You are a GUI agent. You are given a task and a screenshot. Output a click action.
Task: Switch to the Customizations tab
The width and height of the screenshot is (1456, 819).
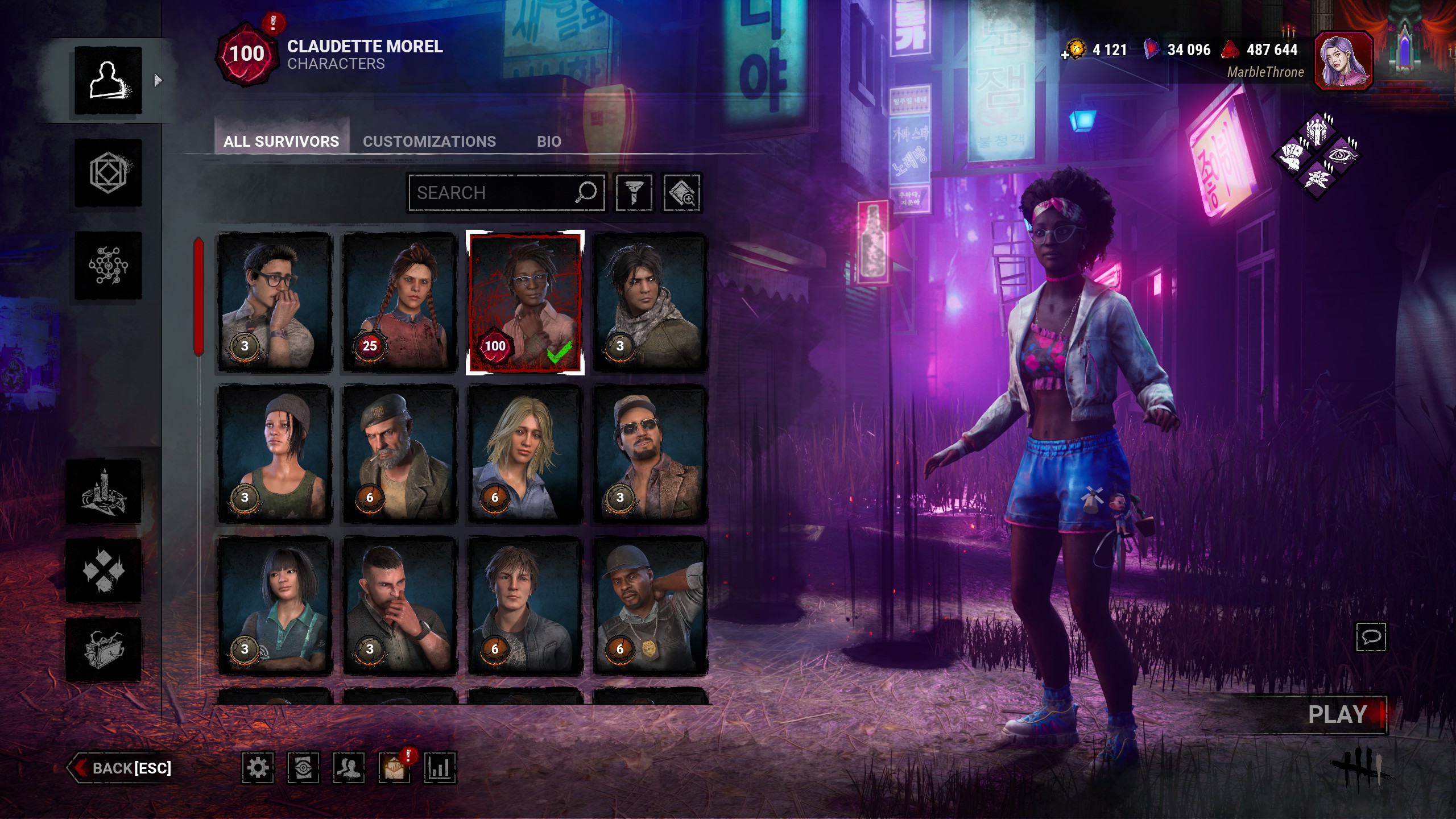(x=429, y=141)
